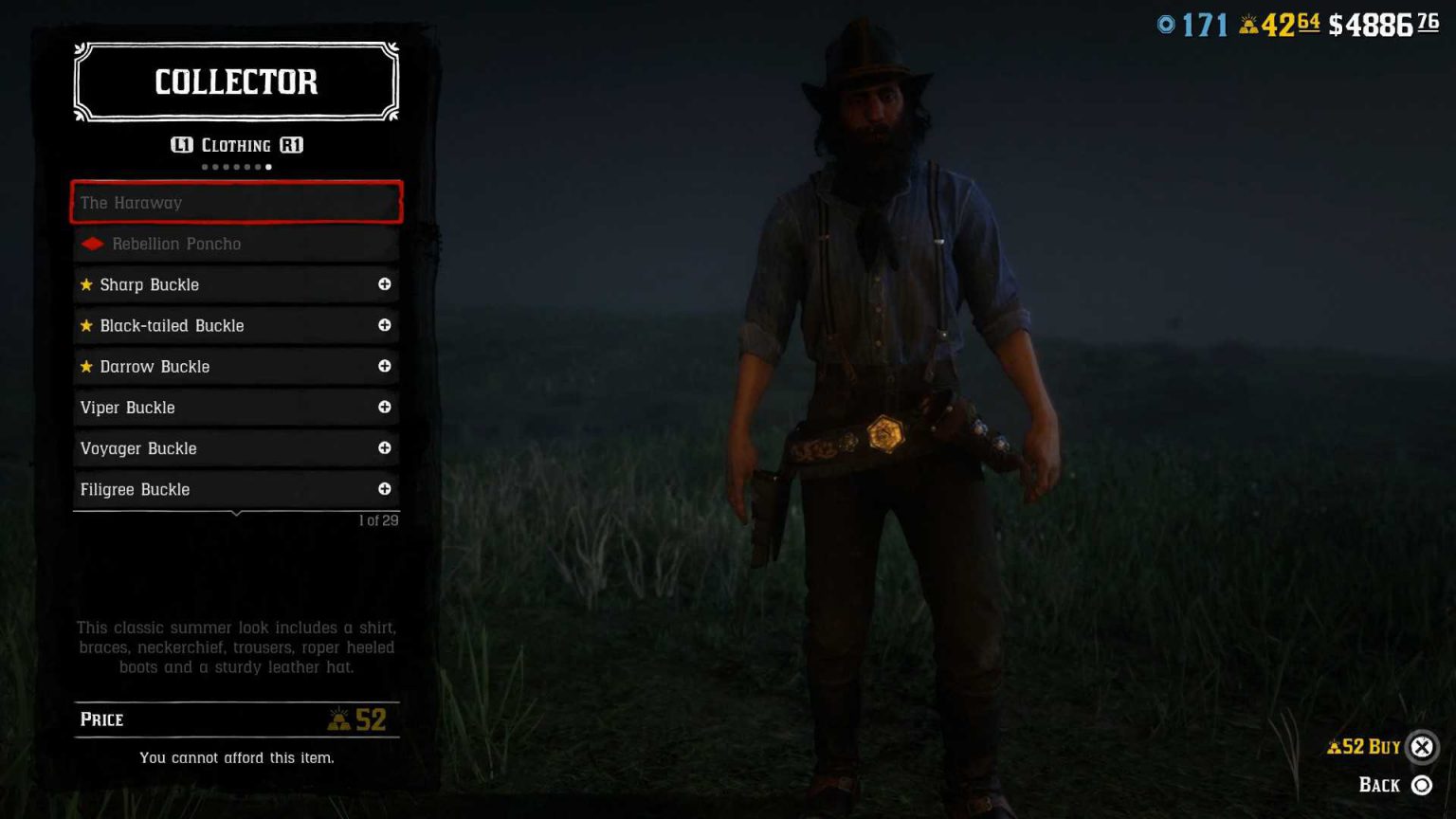Switch category using the R1 tab control

point(292,145)
